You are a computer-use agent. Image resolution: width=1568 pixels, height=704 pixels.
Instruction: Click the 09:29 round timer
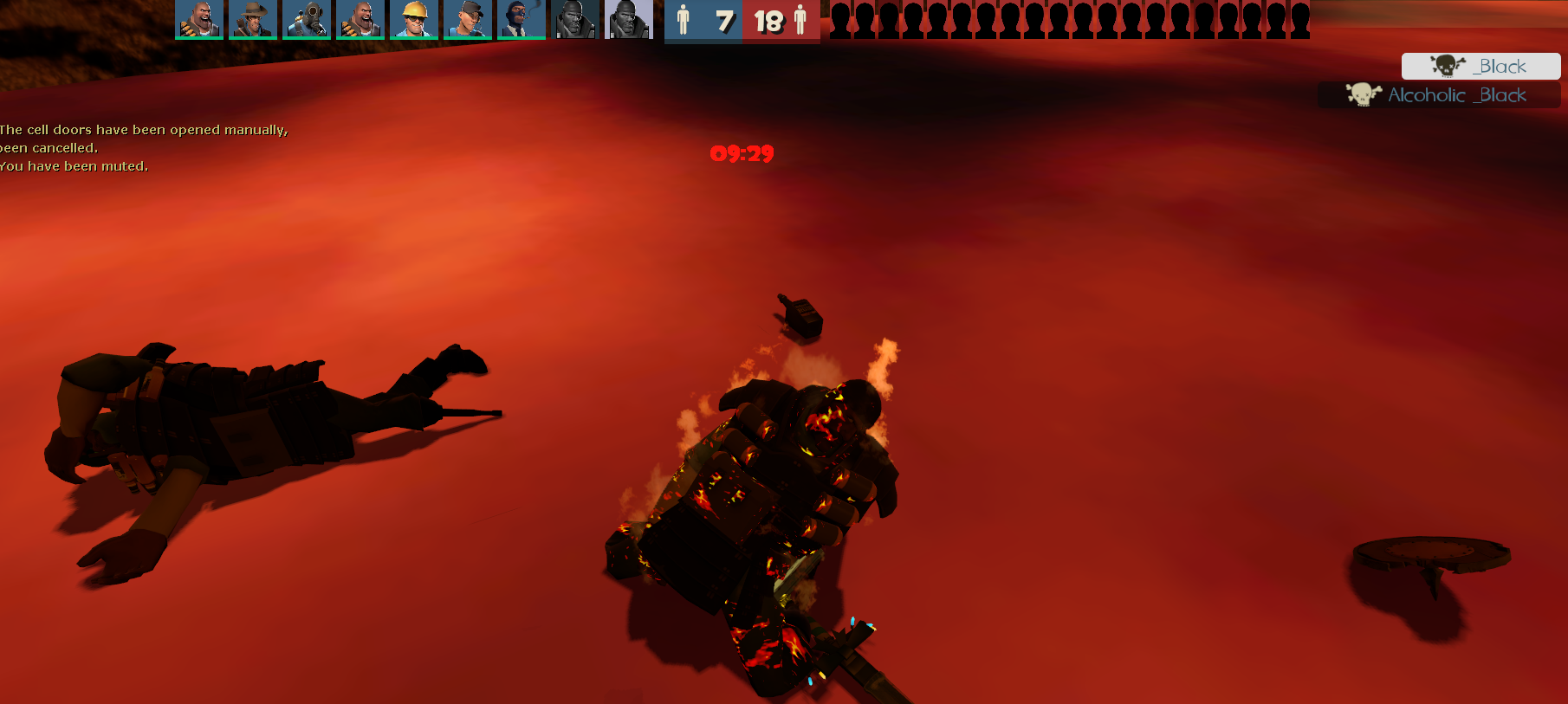(741, 154)
